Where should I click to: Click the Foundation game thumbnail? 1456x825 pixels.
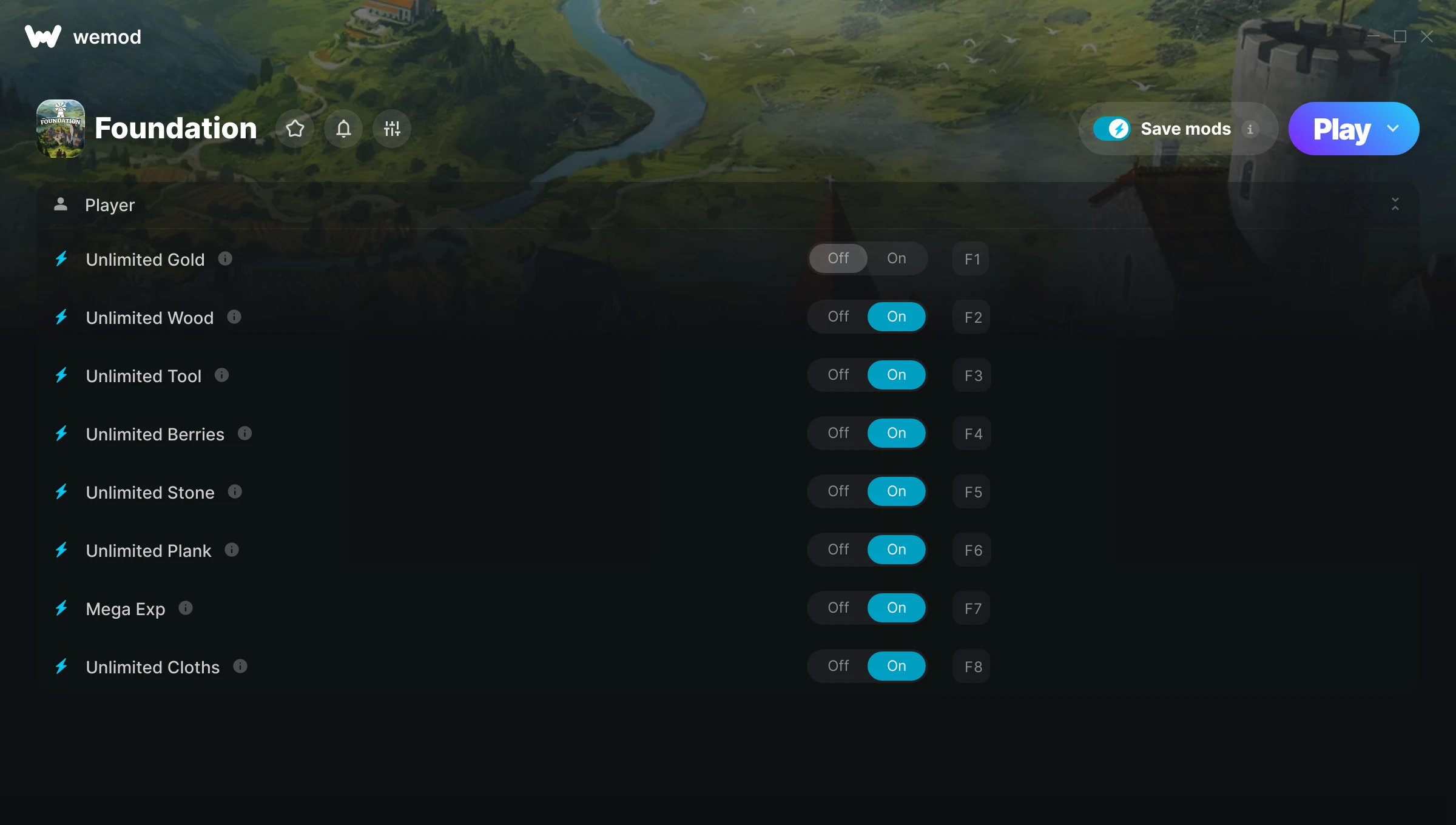coord(62,128)
